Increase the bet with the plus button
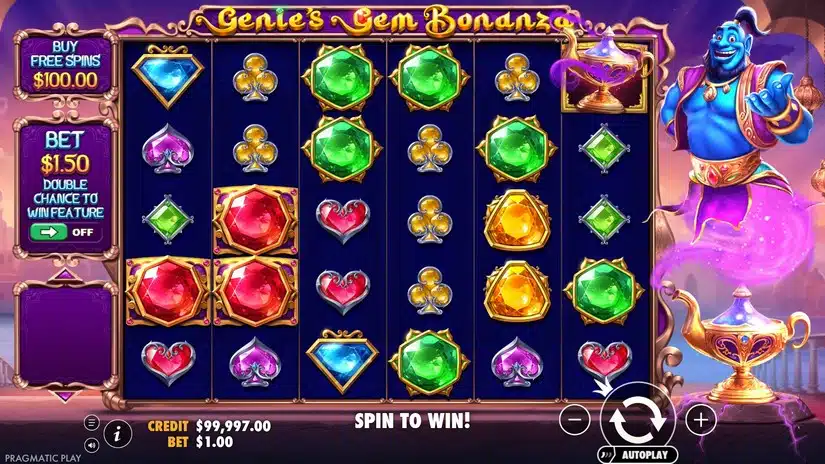Image resolution: width=825 pixels, height=464 pixels. tap(701, 420)
